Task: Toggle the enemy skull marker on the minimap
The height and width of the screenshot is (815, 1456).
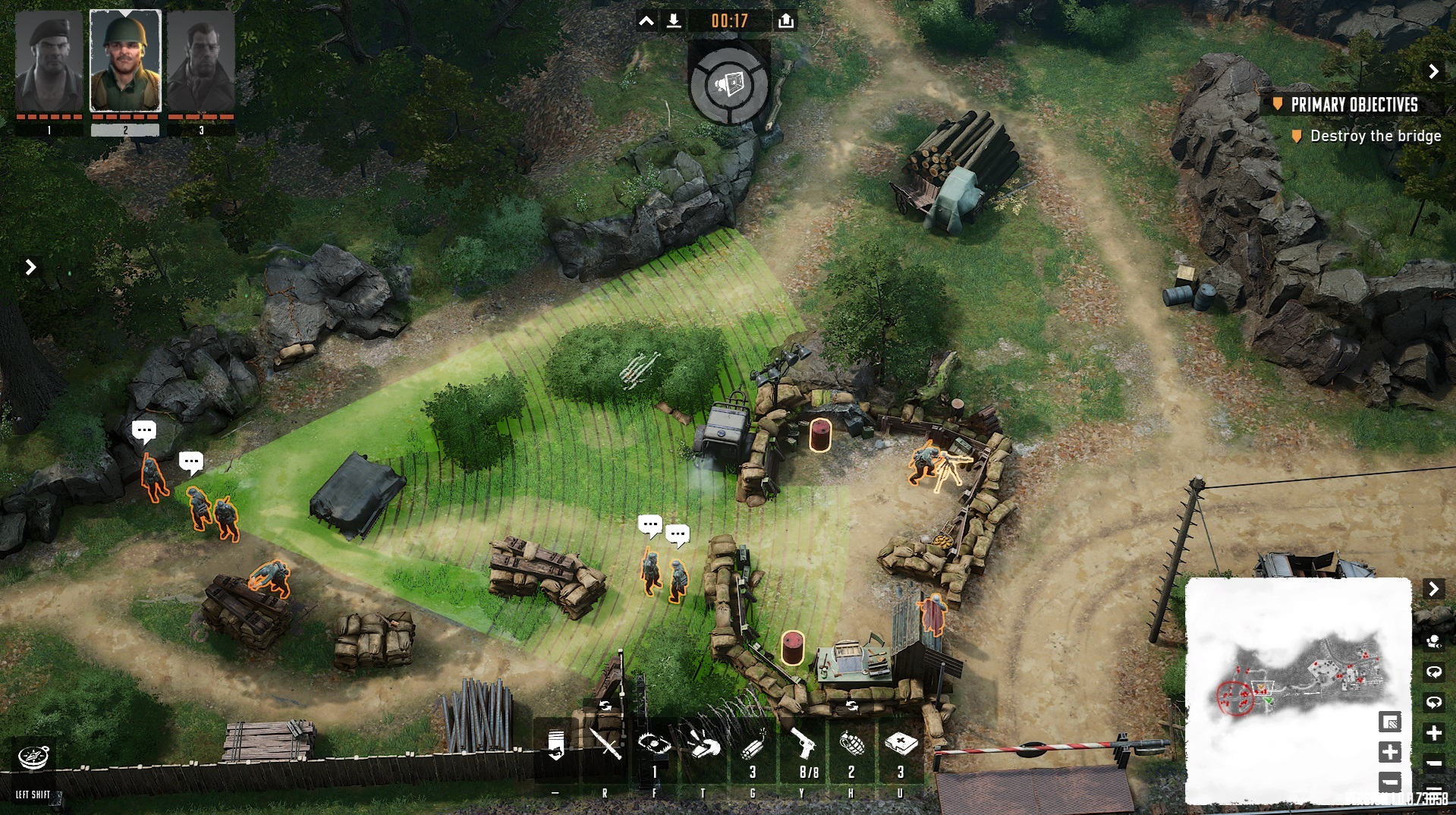Action: (x=1434, y=642)
